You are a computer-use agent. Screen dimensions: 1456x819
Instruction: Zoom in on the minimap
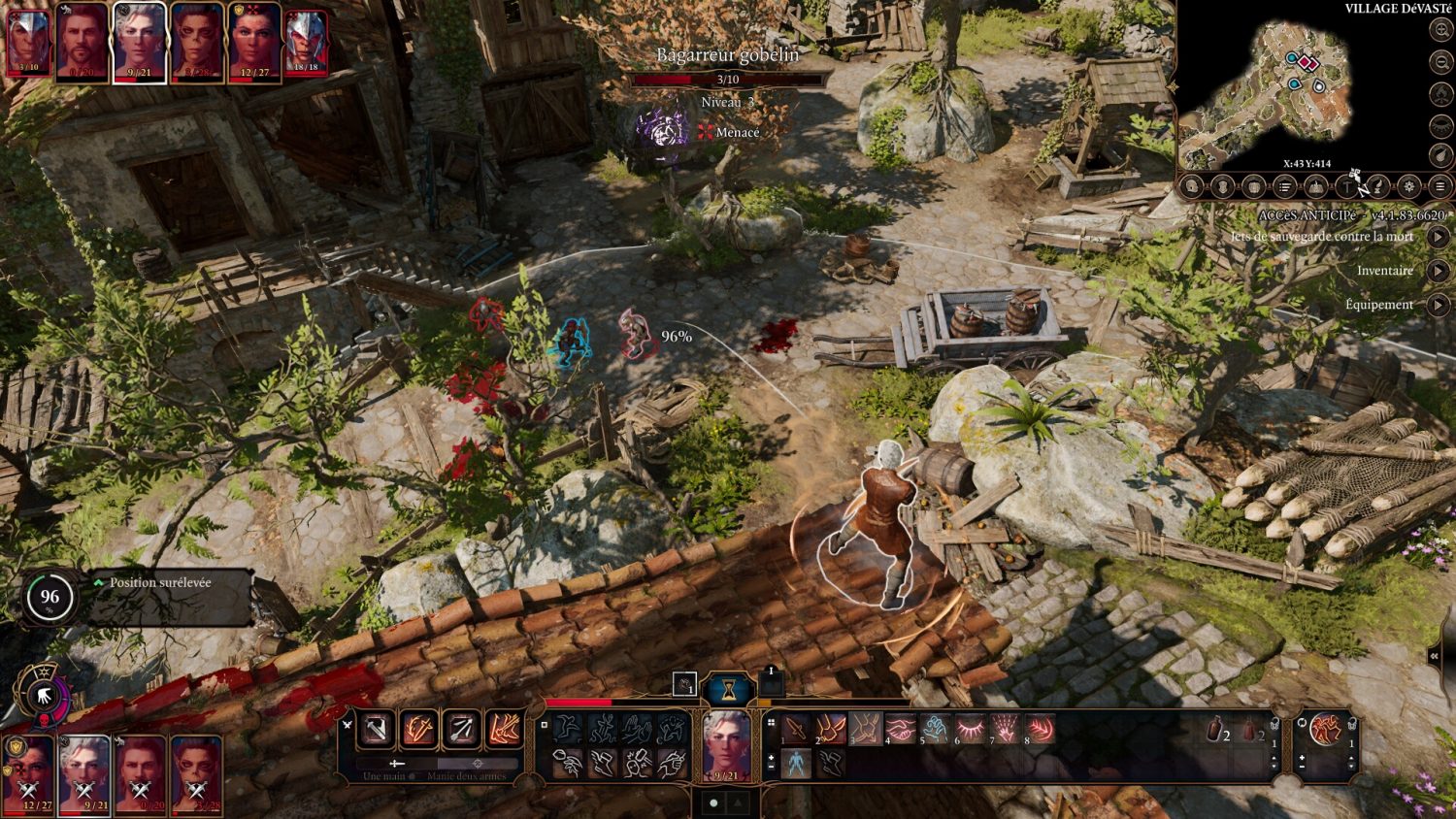(x=1441, y=30)
